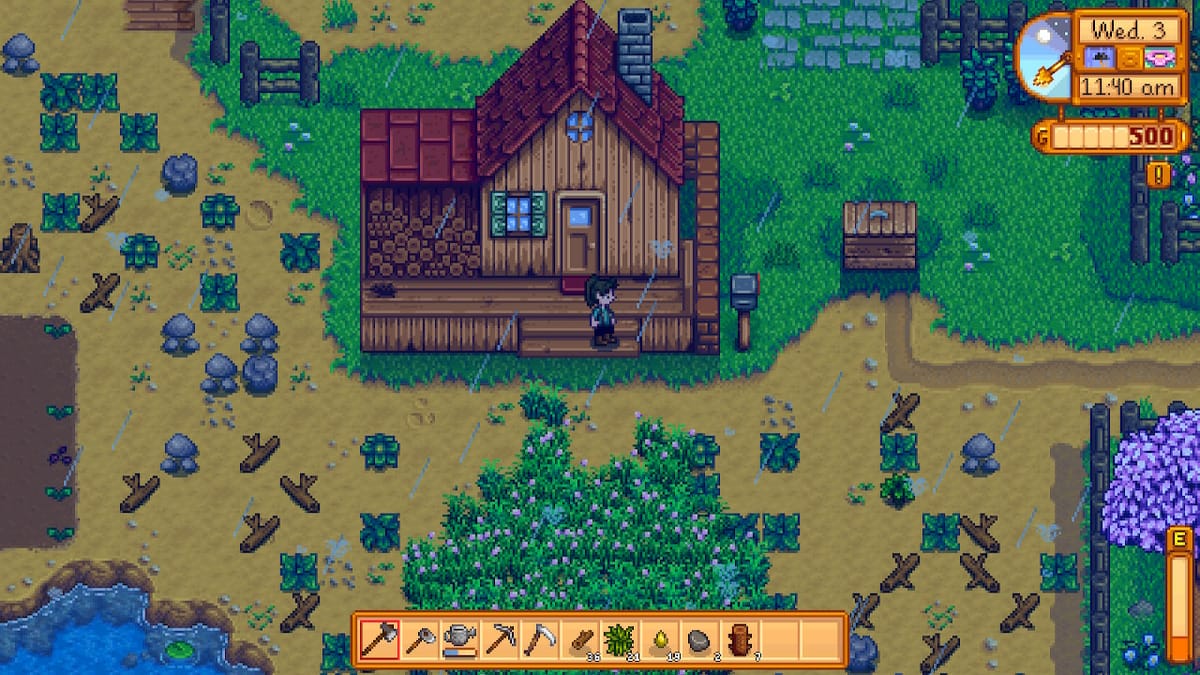This screenshot has width=1200, height=675.
Task: Equip the watering can
Action: click(459, 639)
